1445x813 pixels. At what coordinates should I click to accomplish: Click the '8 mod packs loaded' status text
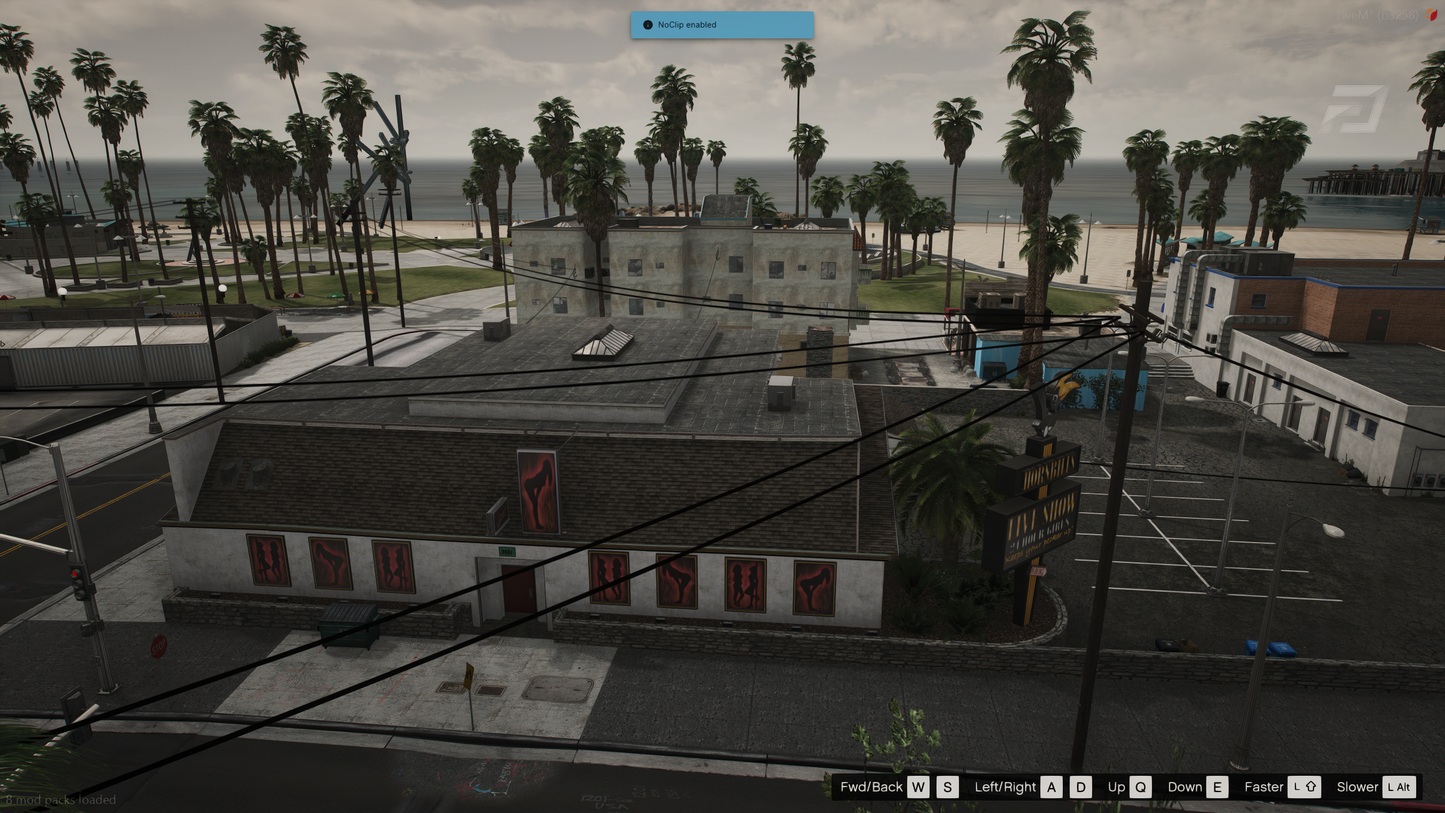pyautogui.click(x=60, y=800)
